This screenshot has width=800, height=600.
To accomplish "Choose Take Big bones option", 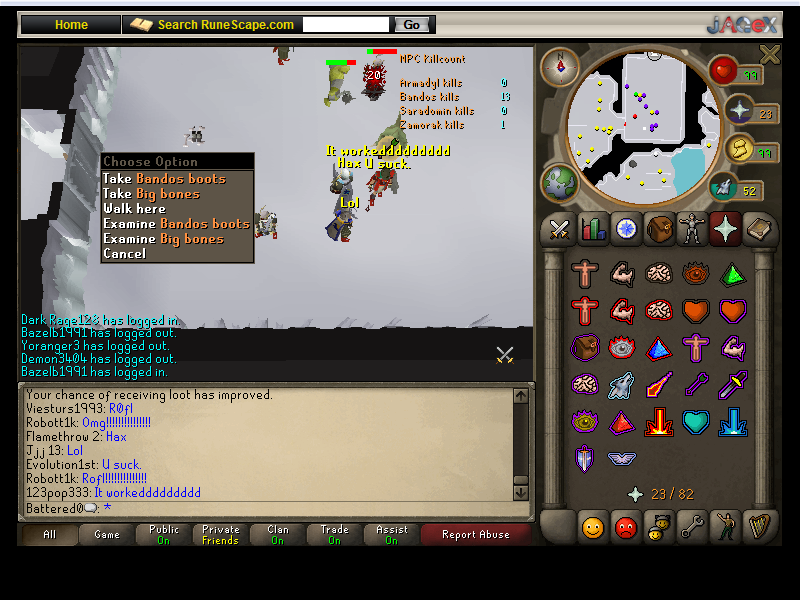I will click(x=151, y=194).
